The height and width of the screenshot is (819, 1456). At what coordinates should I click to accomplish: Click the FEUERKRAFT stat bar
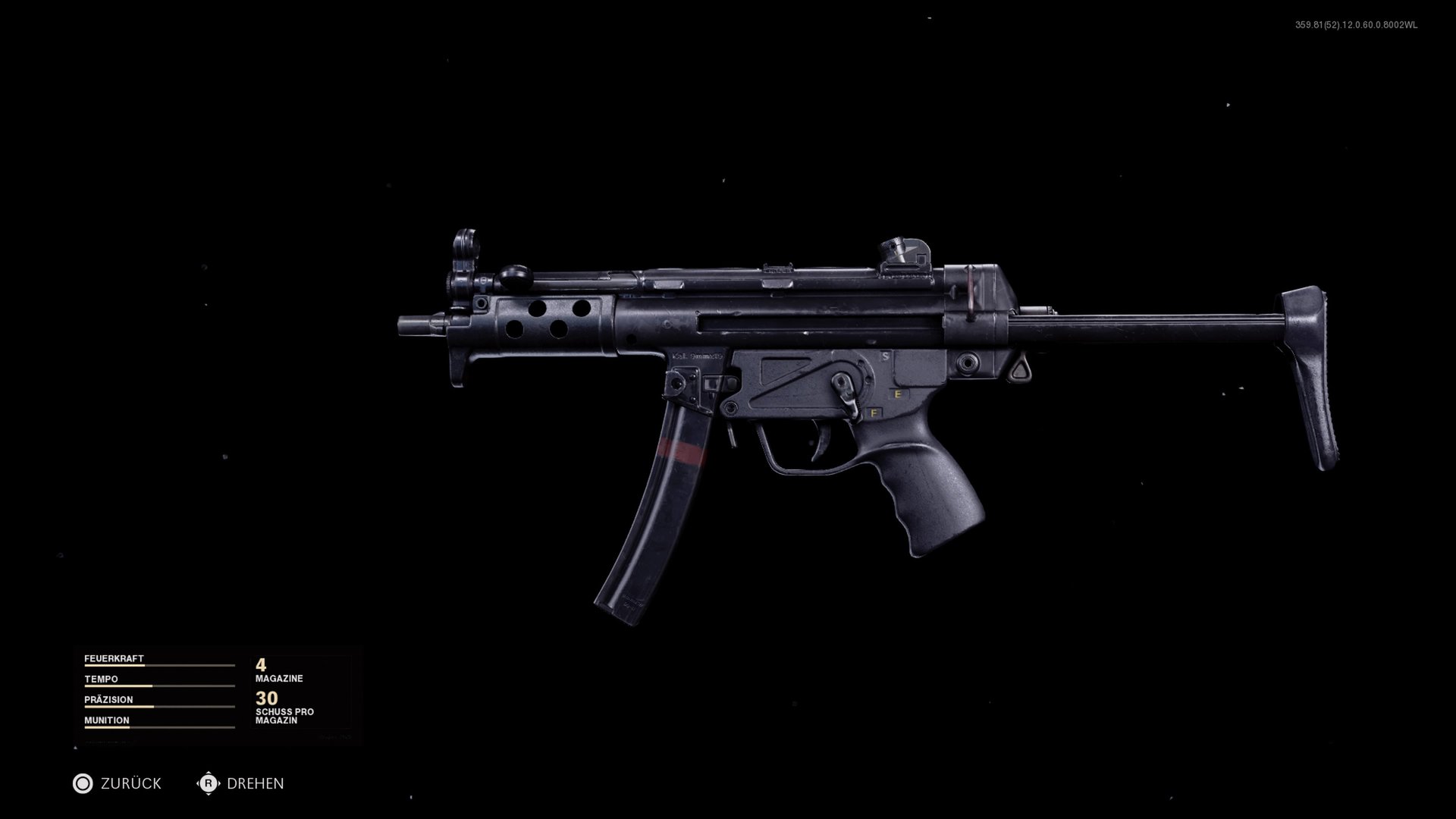click(159, 667)
